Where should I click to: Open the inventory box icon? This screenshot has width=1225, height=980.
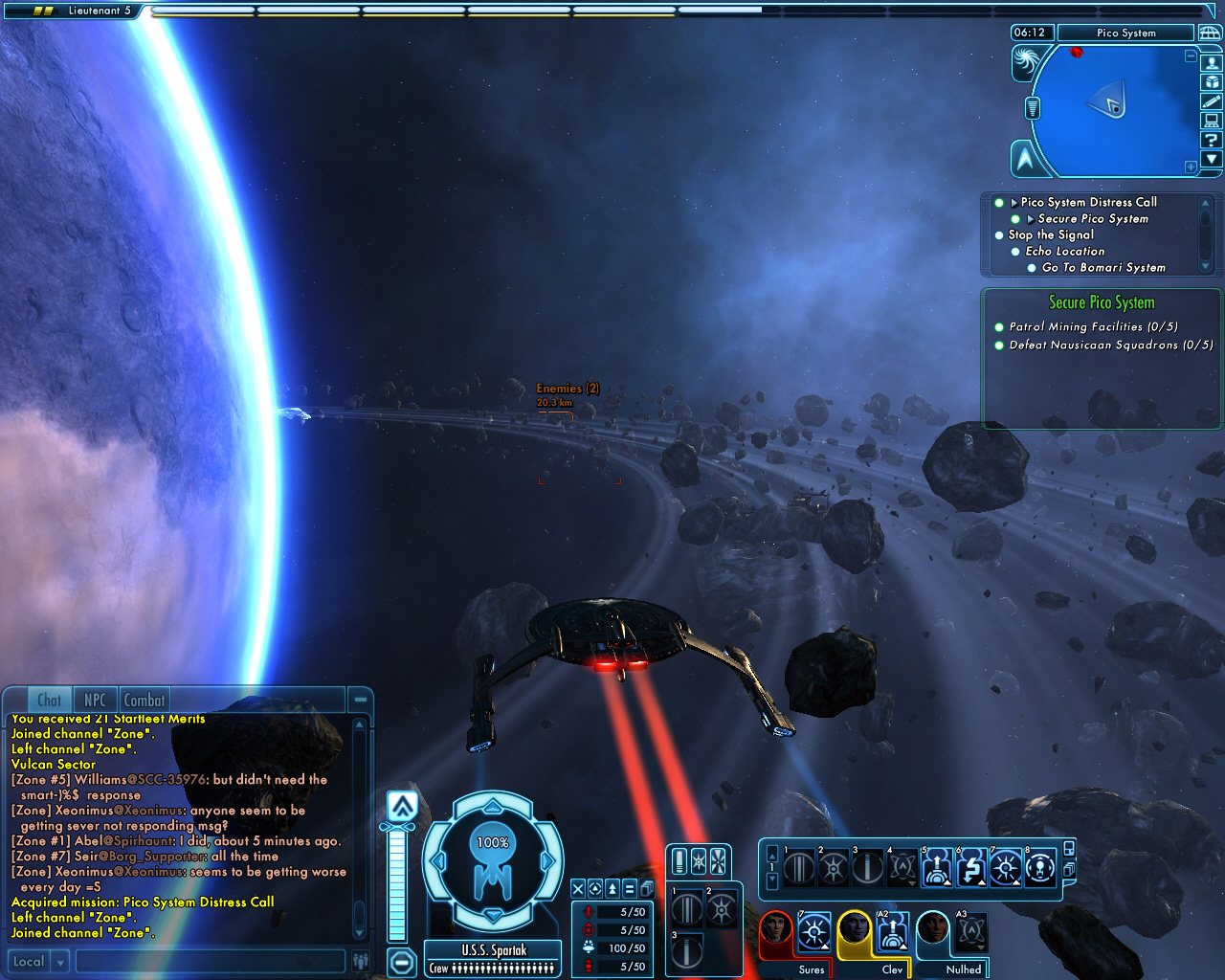(x=1211, y=82)
